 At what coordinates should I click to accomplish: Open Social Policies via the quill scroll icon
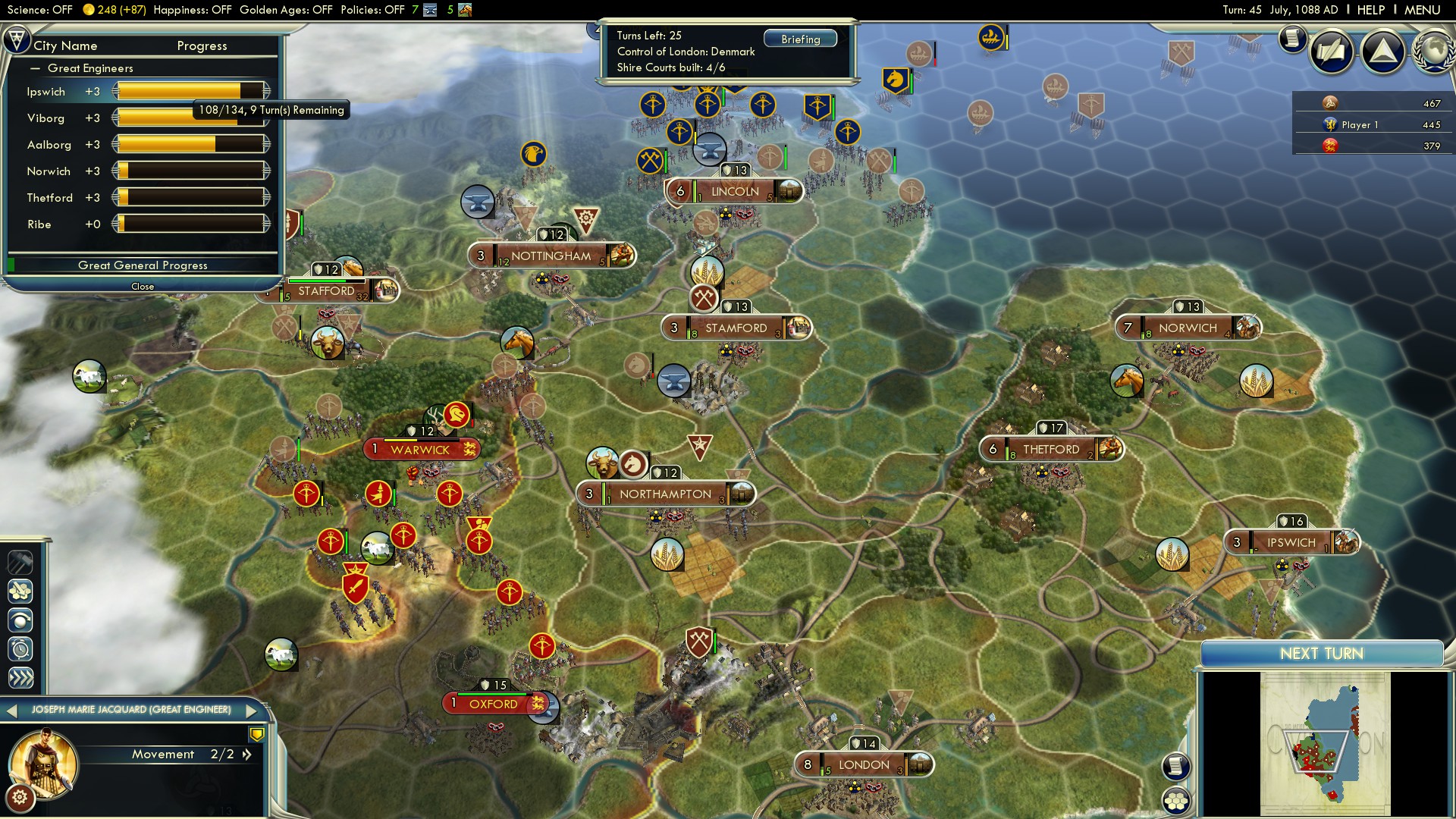1332,53
